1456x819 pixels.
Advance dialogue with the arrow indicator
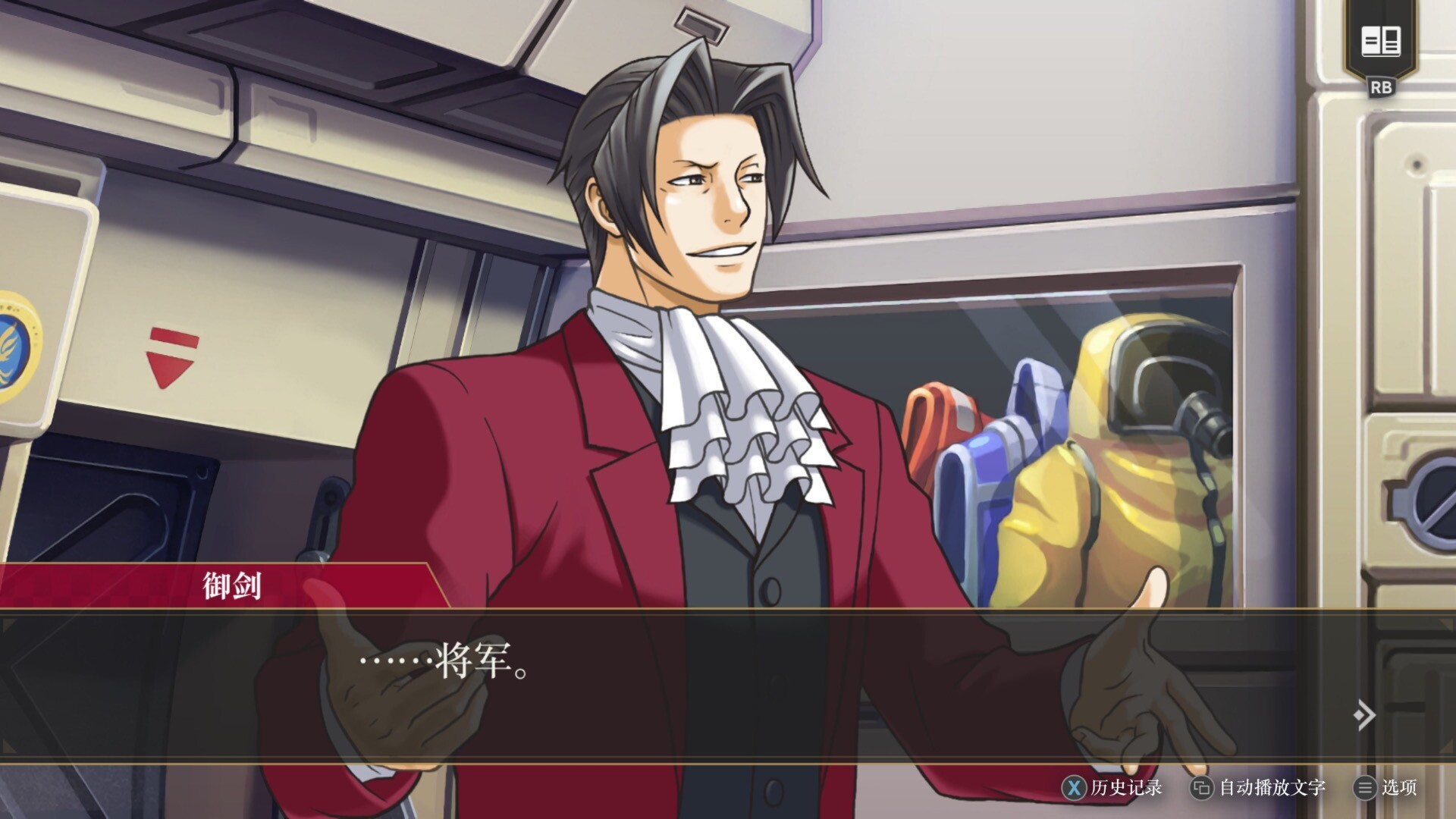[x=1363, y=714]
